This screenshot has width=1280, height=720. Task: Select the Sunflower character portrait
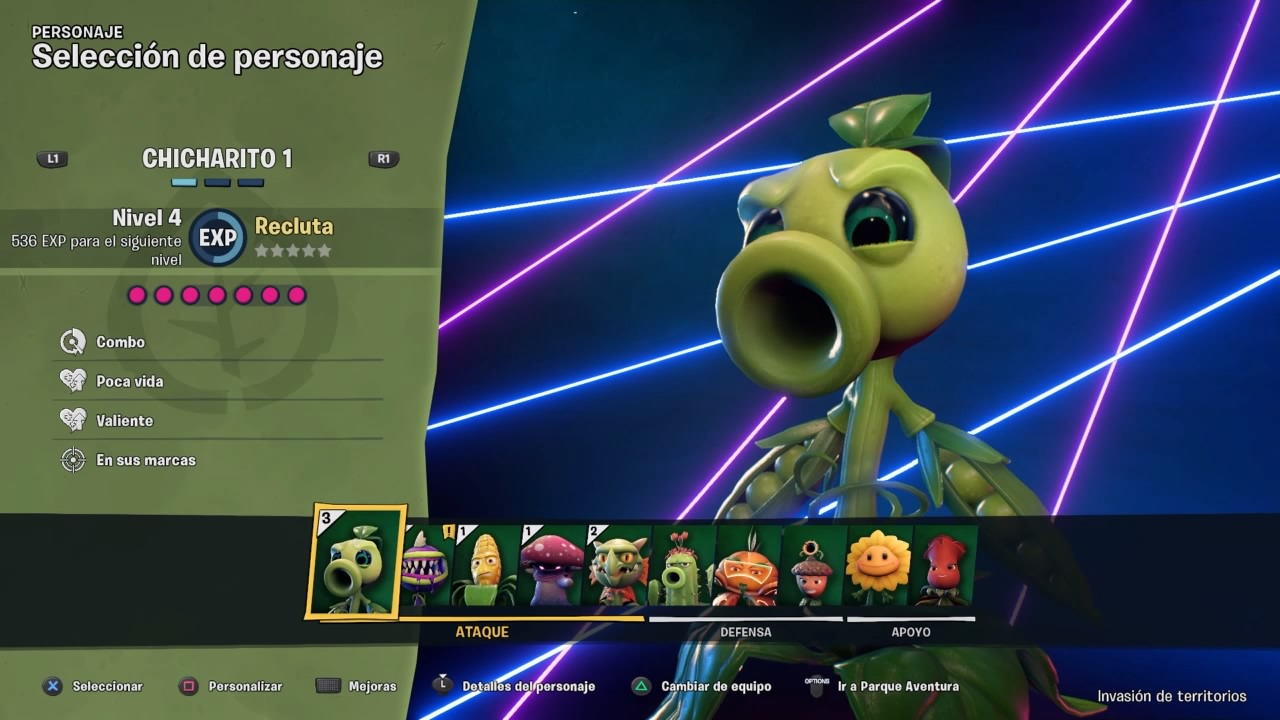coord(878,568)
